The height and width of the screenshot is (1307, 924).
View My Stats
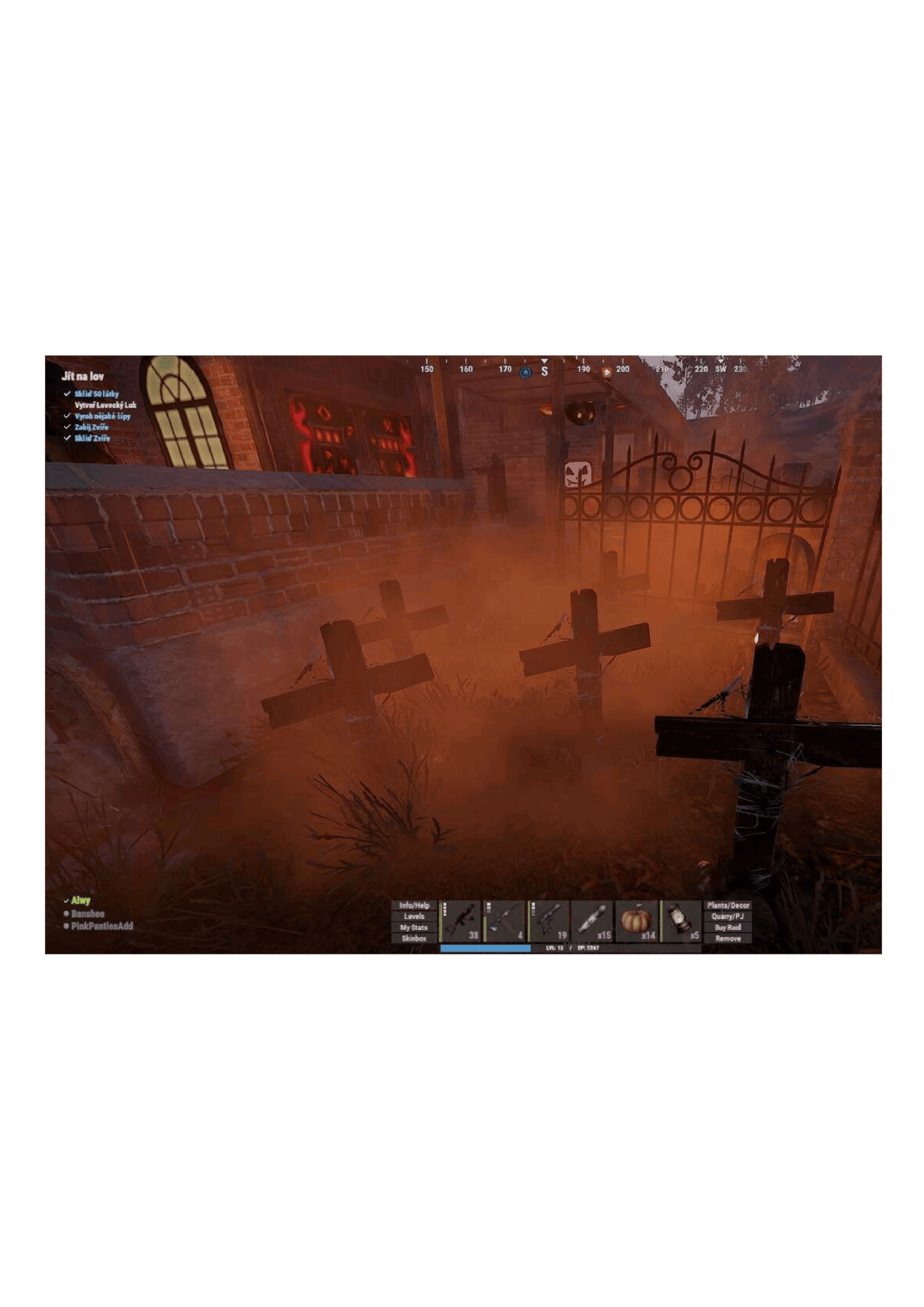click(414, 927)
